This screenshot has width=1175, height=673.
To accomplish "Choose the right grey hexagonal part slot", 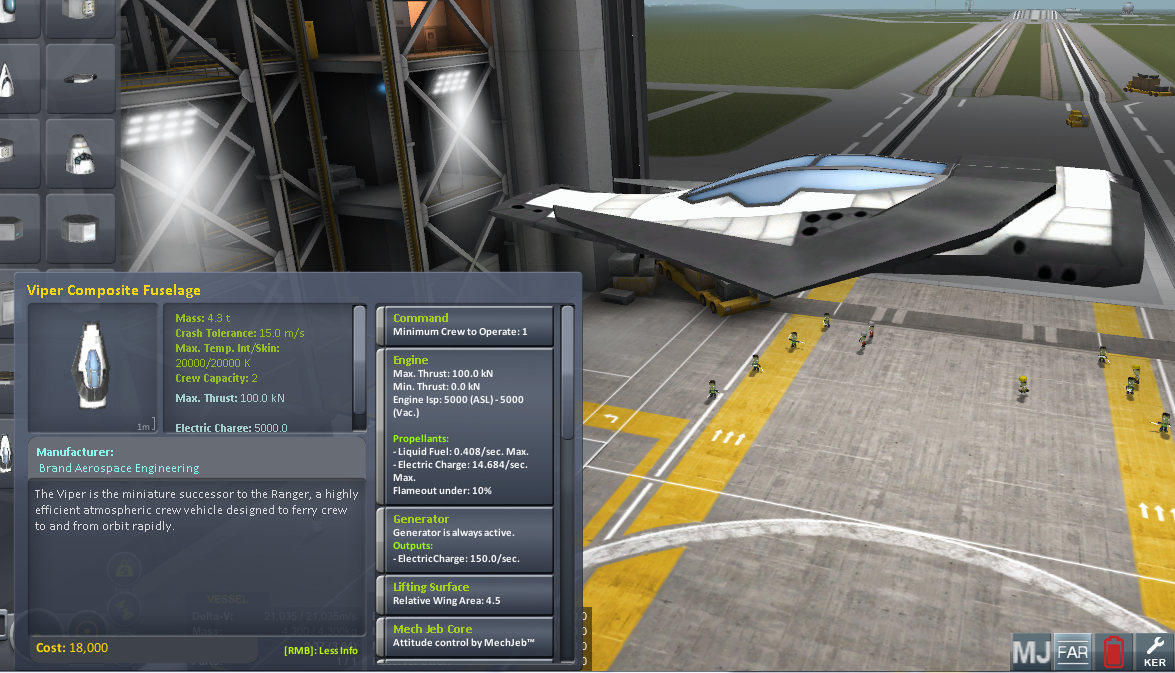I will 81,230.
